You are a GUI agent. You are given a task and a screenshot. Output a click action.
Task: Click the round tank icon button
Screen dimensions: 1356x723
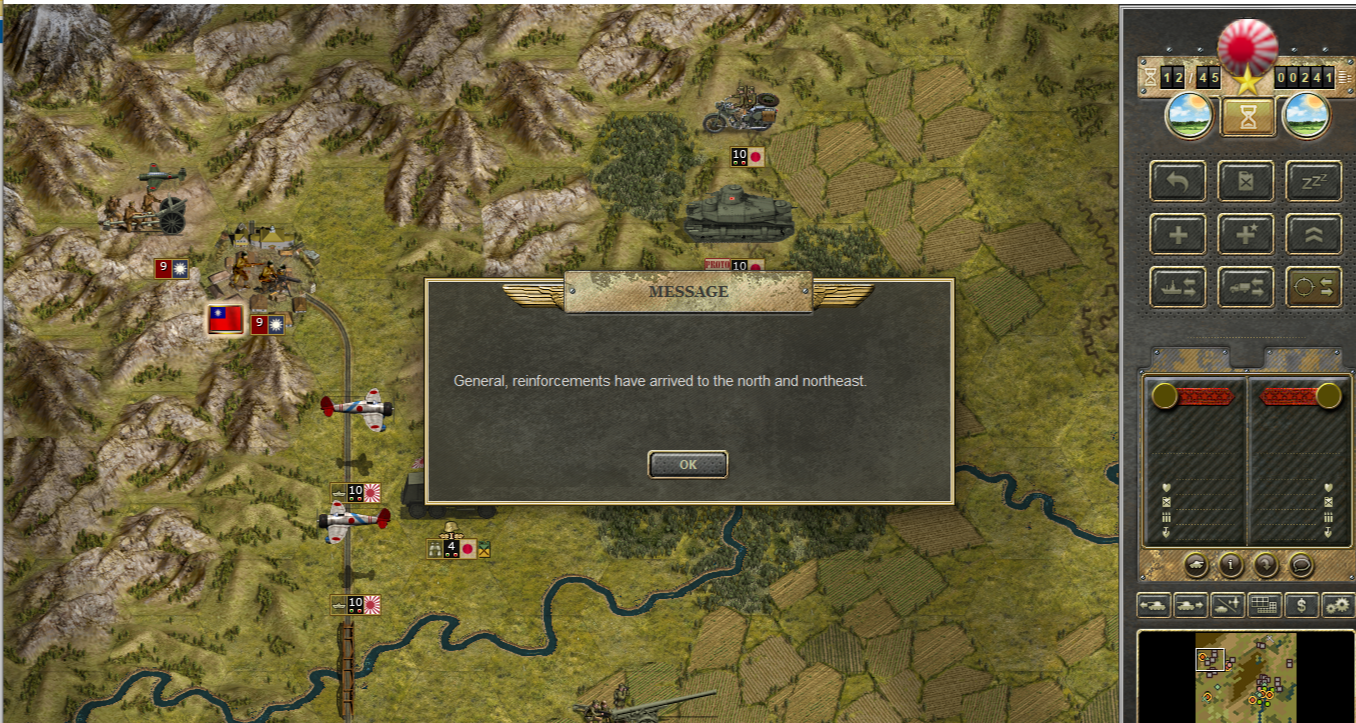(1196, 565)
